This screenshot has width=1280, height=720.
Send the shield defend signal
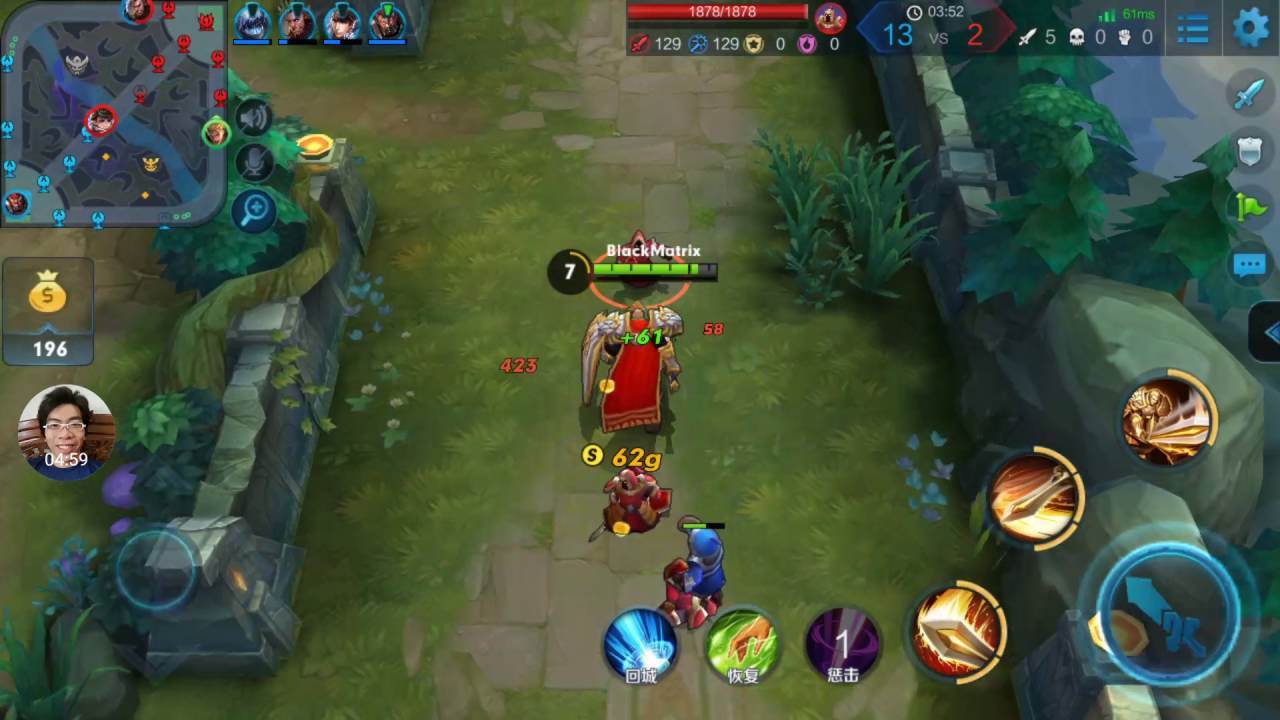coord(1250,151)
